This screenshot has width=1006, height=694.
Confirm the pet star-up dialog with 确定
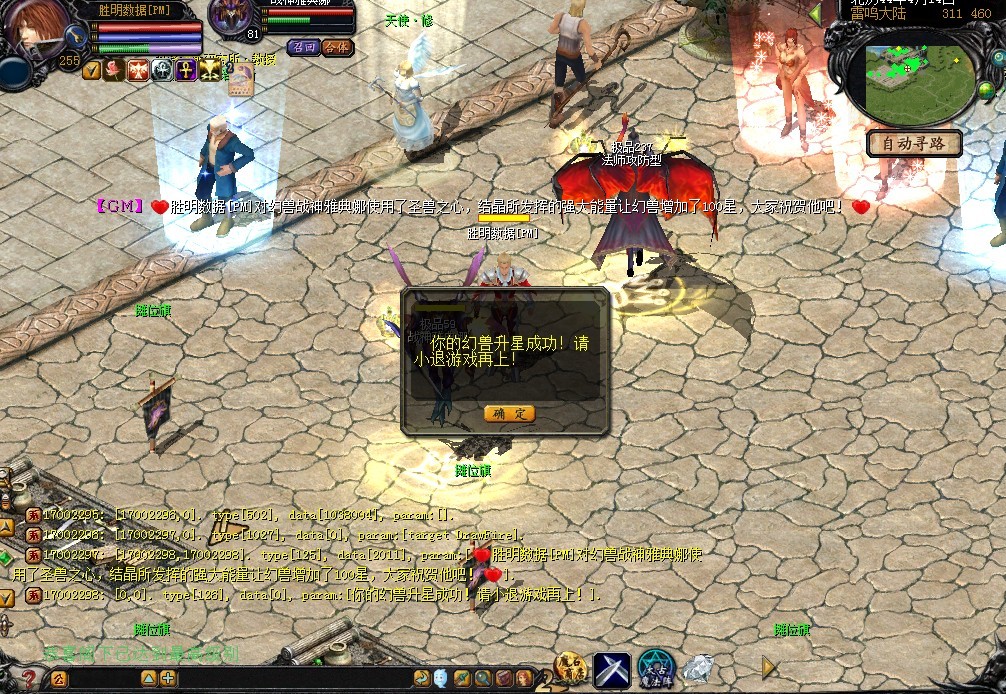click(x=509, y=414)
